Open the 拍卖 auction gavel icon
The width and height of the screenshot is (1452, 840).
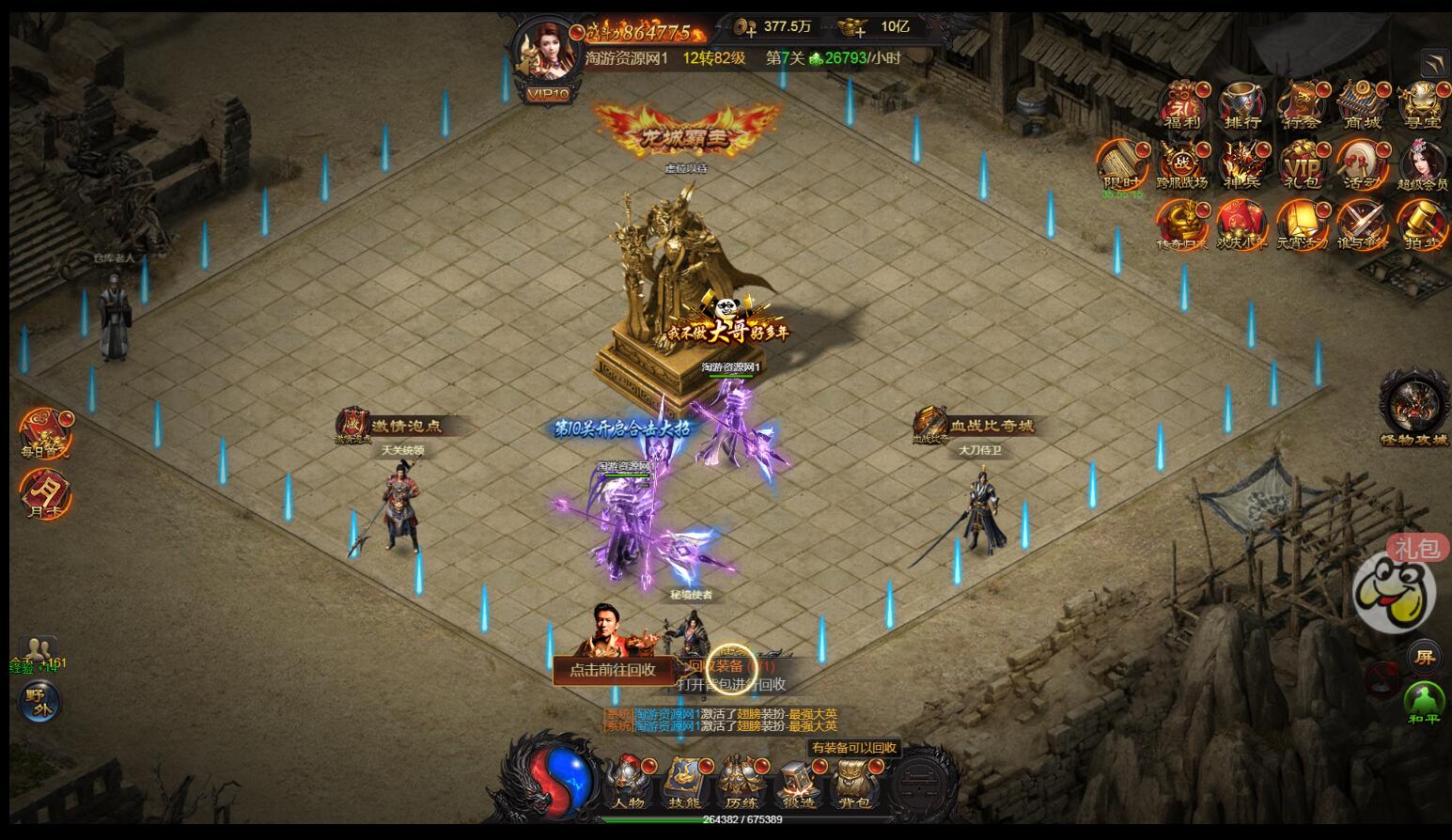1422,226
